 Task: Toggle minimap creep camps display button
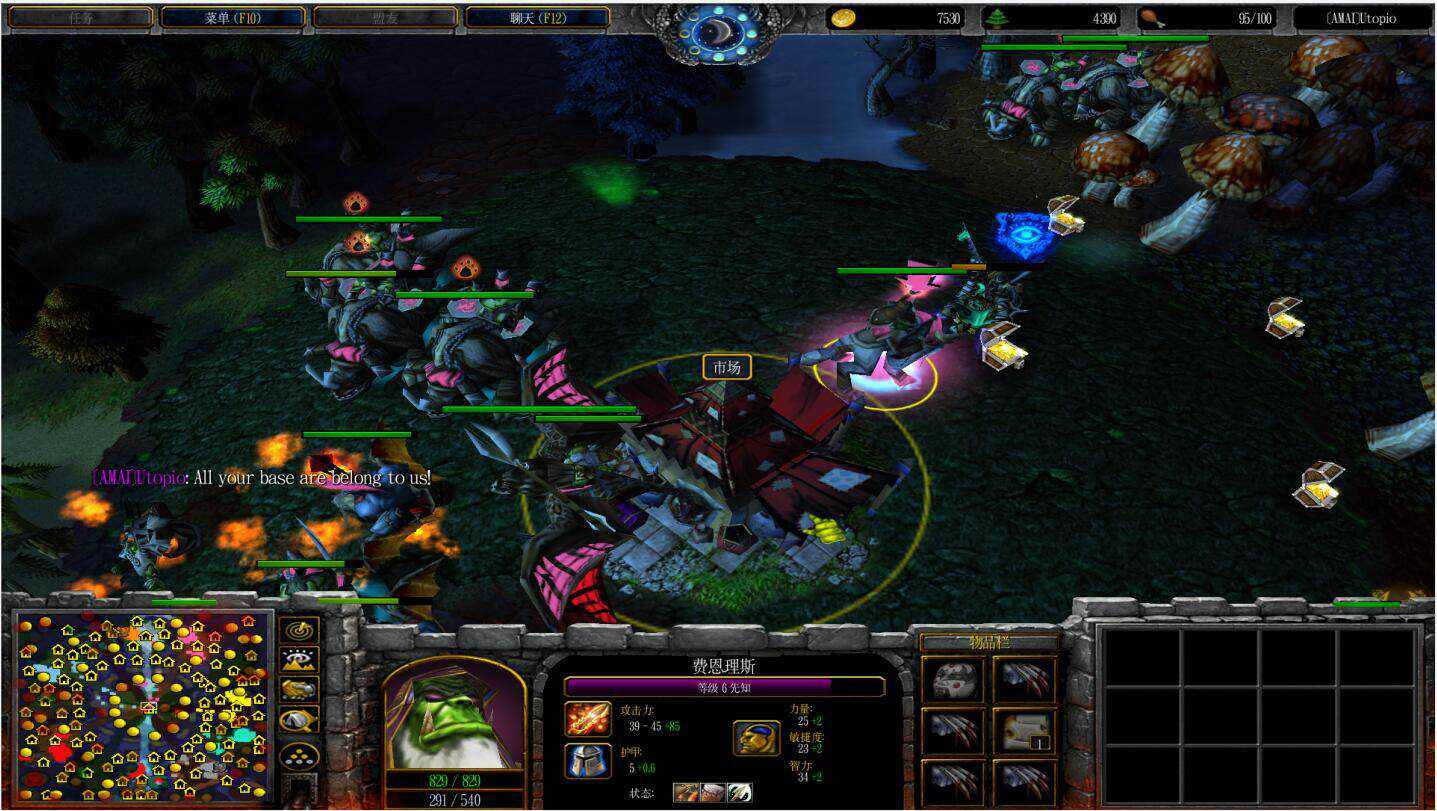[299, 719]
